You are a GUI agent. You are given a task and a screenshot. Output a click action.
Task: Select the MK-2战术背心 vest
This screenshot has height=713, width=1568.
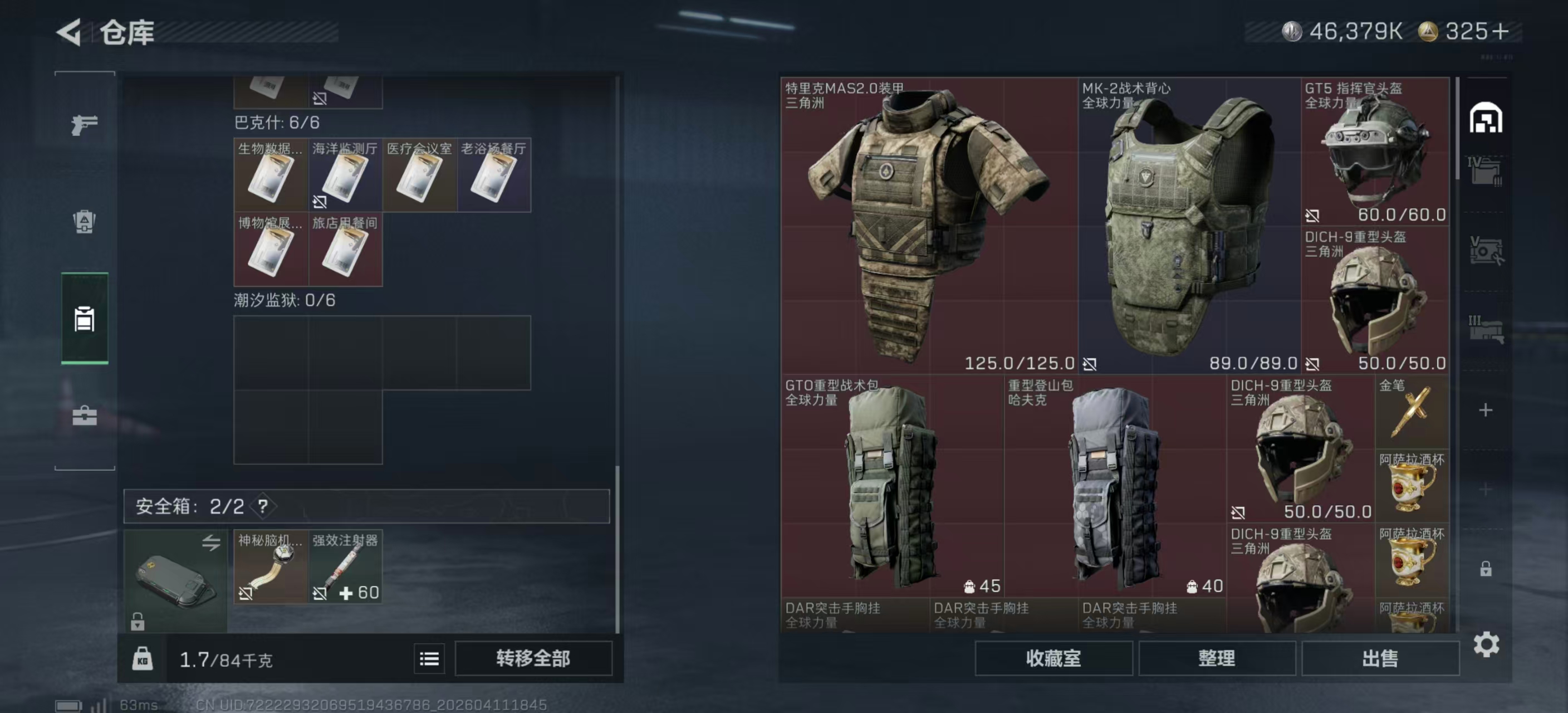(1189, 225)
